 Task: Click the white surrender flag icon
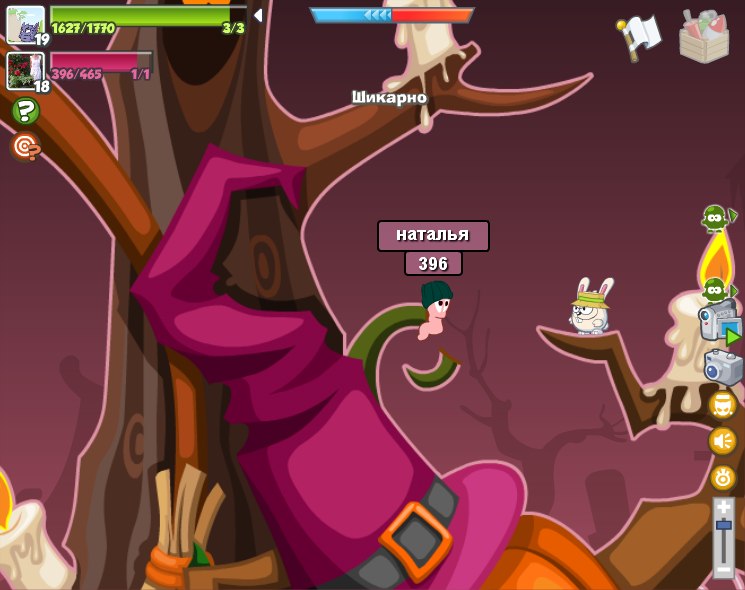638,36
